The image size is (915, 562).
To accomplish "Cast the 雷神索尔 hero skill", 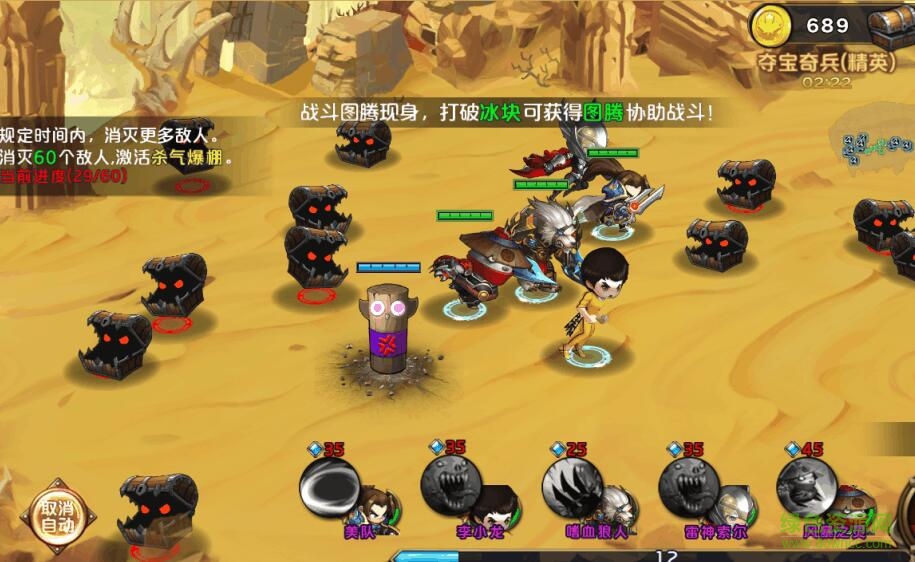I will click(x=690, y=487).
